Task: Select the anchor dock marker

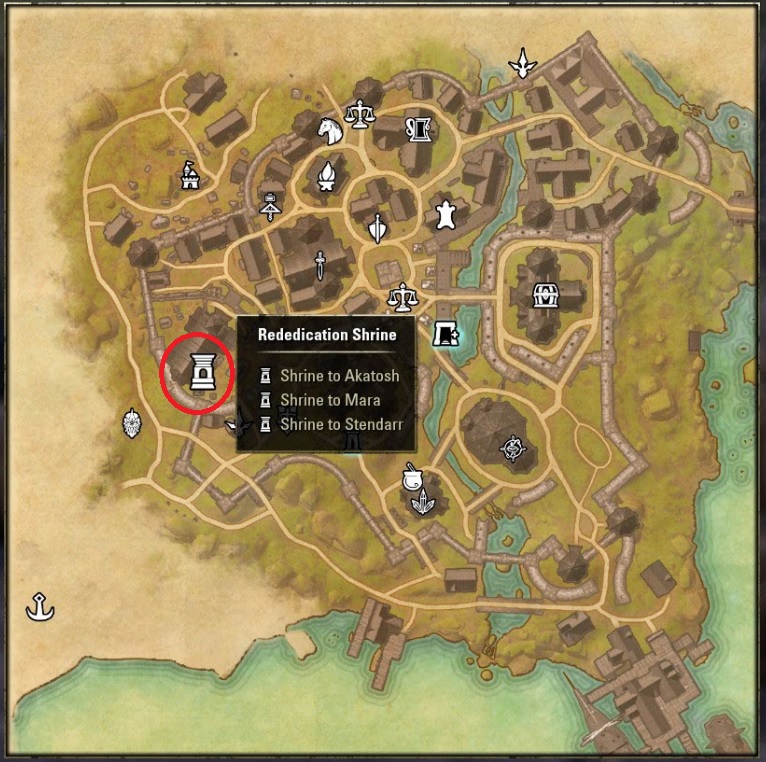Action: pos(40,605)
